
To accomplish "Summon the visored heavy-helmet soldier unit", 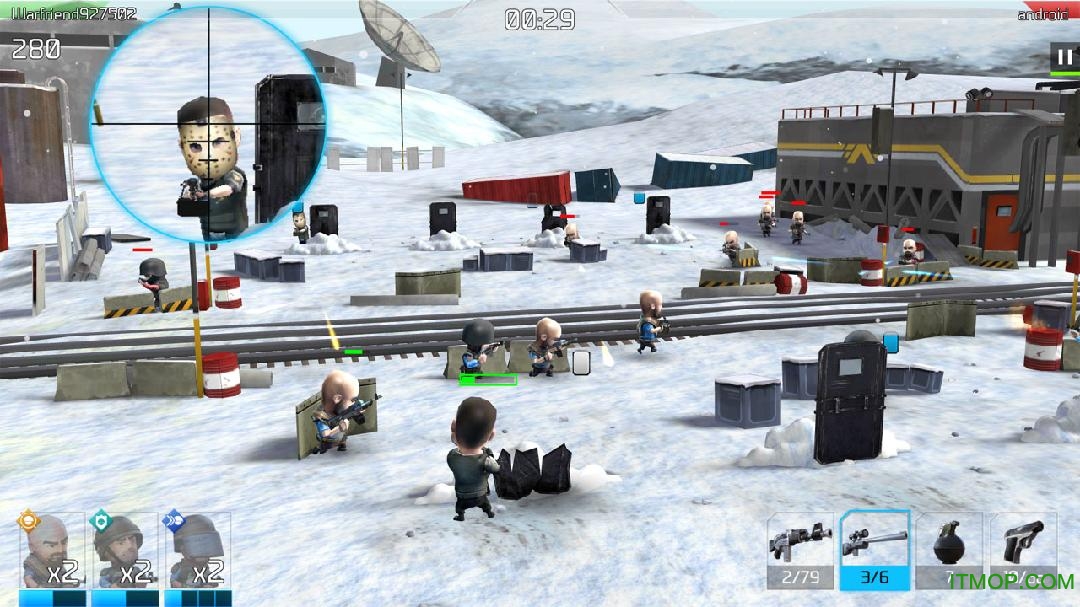I will pyautogui.click(x=197, y=553).
